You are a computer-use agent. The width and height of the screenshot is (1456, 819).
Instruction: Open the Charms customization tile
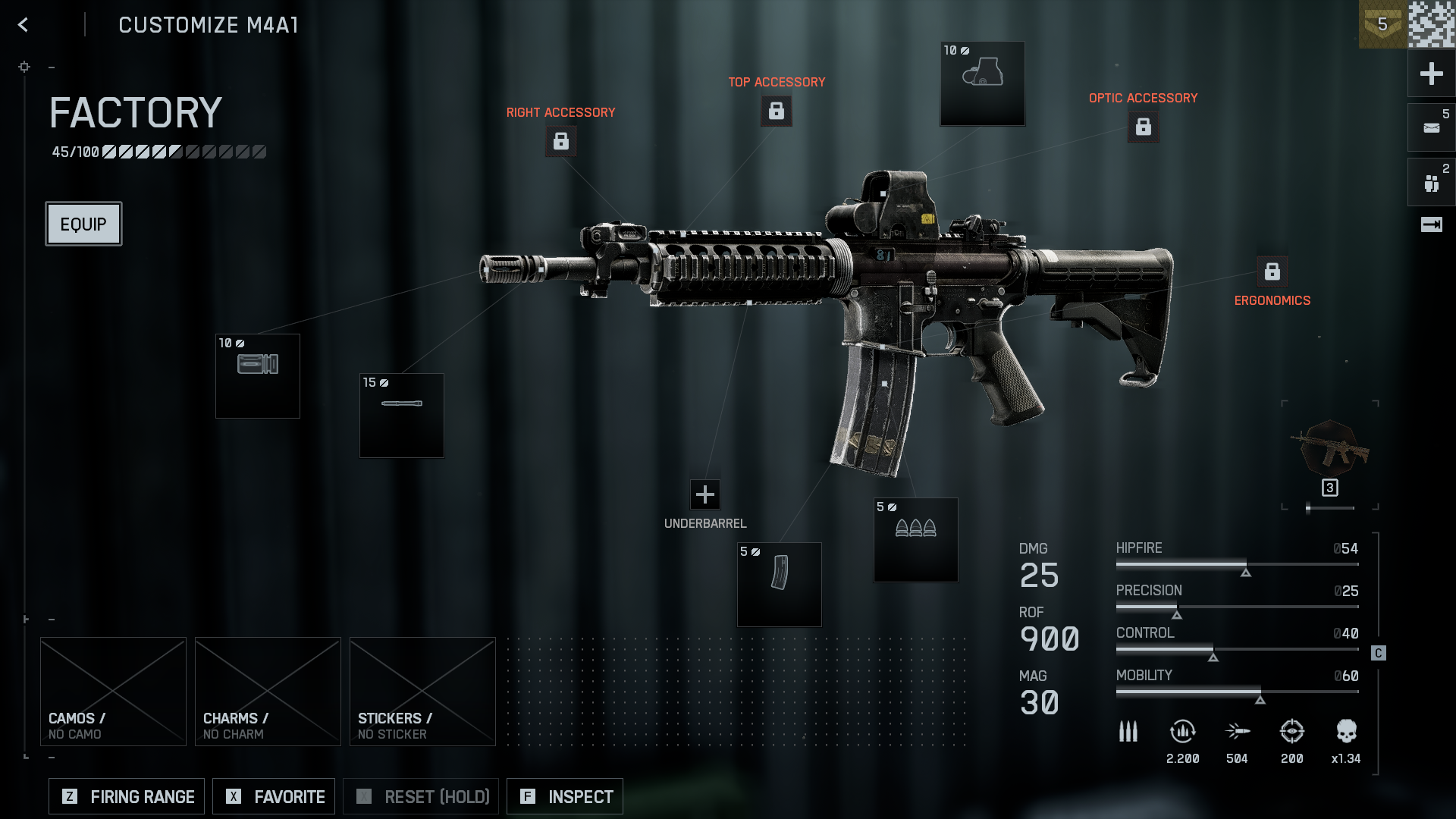pos(268,691)
